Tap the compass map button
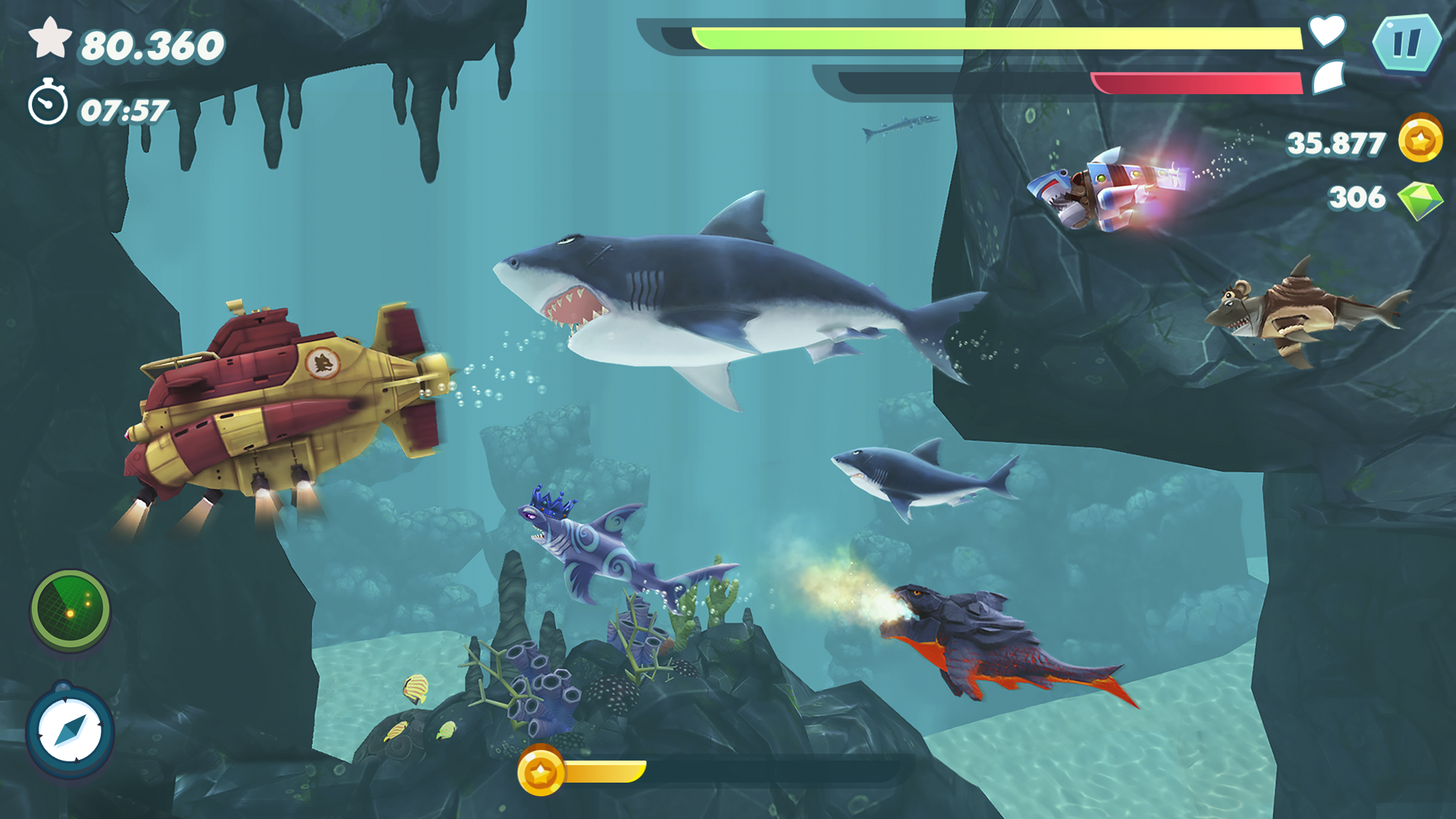This screenshot has width=1456, height=819. pyautogui.click(x=70, y=732)
